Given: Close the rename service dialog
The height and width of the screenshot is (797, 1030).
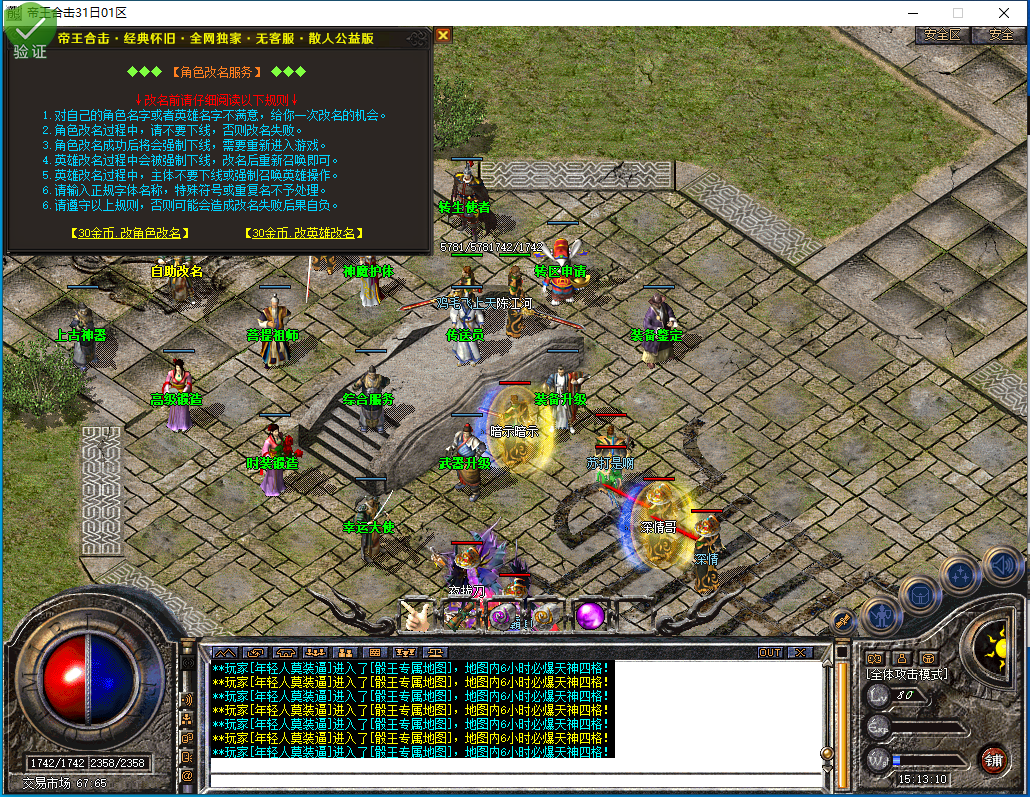Looking at the screenshot, I should [443, 35].
